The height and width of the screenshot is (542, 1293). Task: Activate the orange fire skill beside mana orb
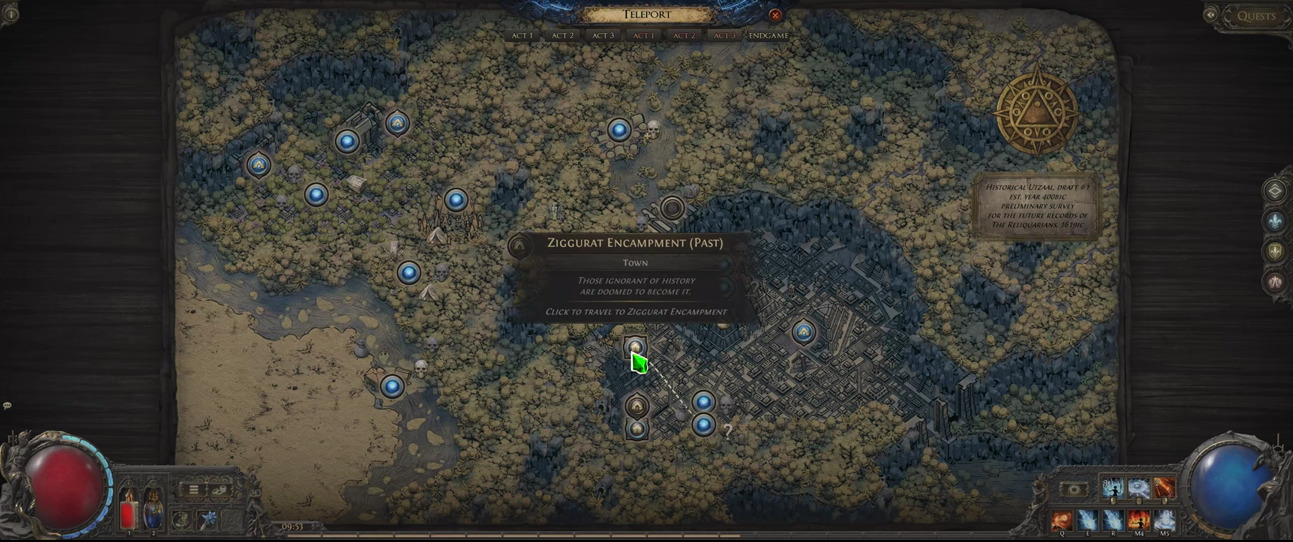tap(1164, 488)
